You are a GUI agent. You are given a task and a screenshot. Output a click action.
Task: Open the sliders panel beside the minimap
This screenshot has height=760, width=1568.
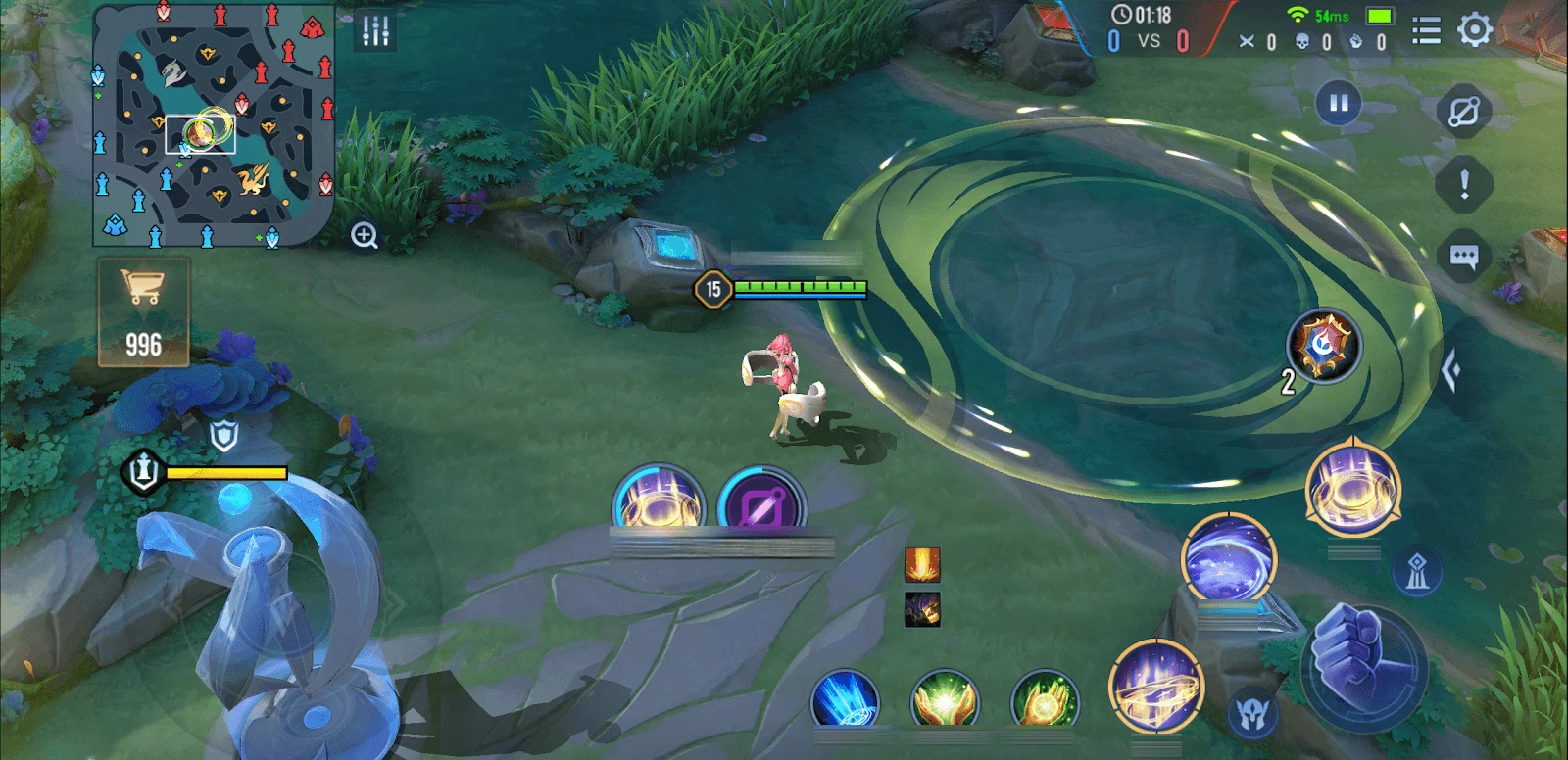376,31
